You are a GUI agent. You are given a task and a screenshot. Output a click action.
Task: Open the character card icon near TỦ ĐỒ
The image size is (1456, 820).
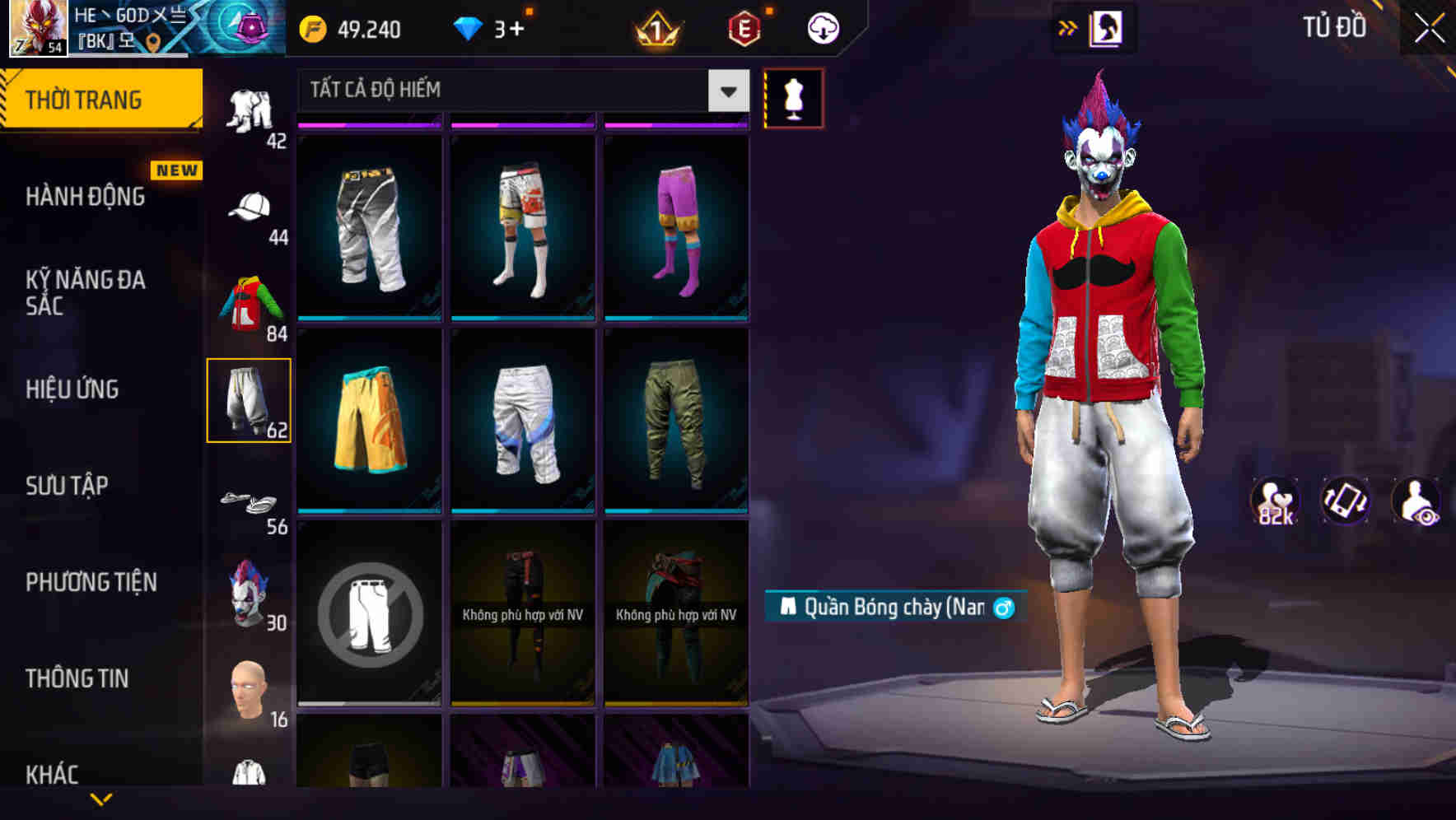click(x=1108, y=26)
